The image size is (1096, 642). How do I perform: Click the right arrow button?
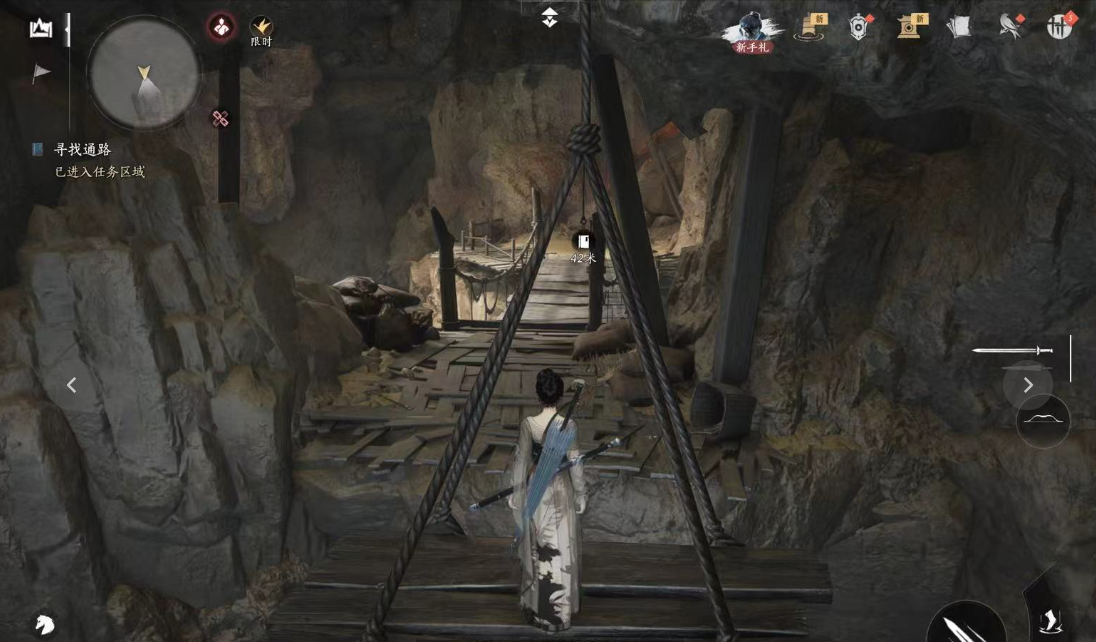(x=1028, y=385)
